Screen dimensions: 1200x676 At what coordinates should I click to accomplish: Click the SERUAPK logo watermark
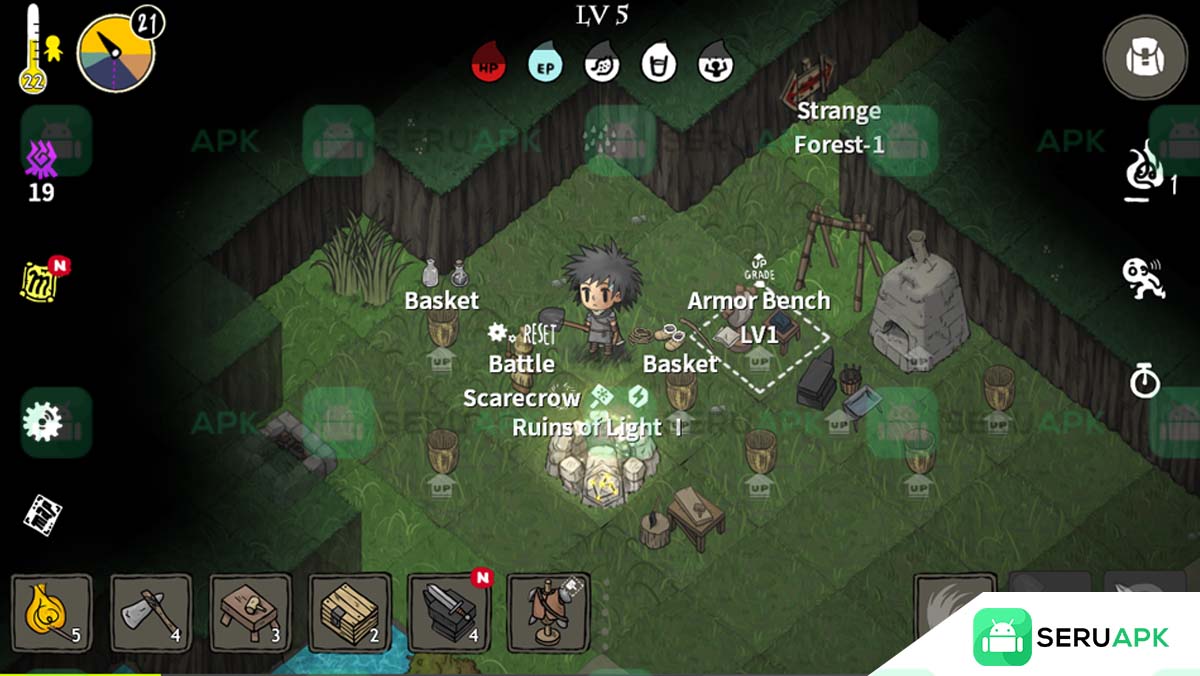coord(1072,637)
